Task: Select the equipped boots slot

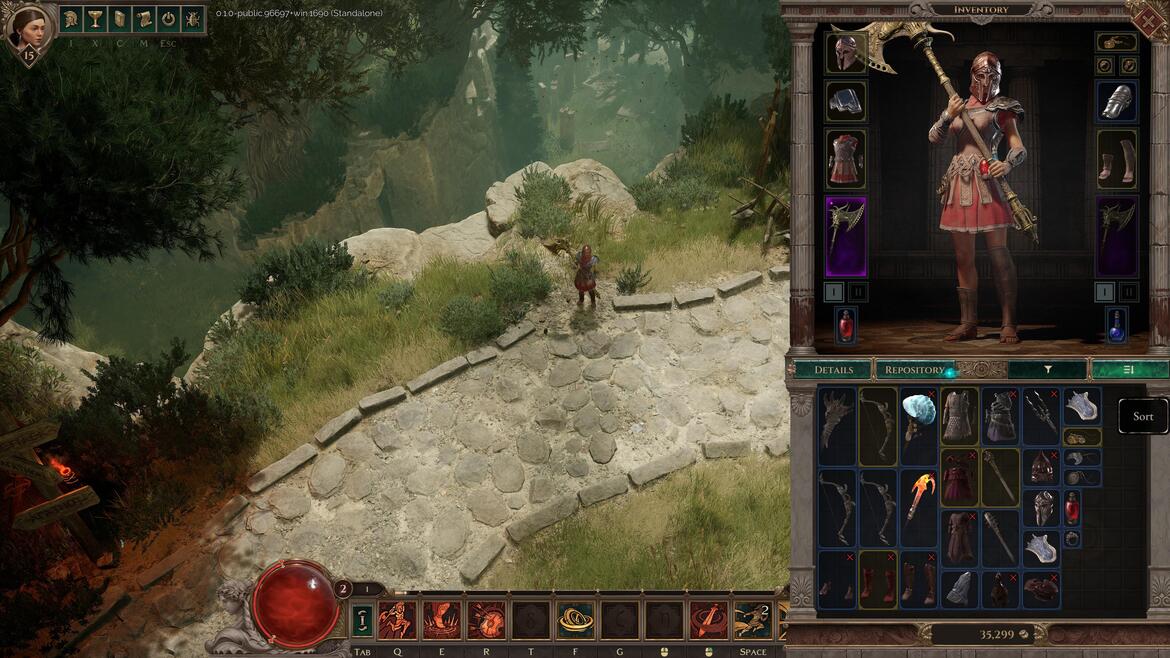Action: click(x=1117, y=157)
